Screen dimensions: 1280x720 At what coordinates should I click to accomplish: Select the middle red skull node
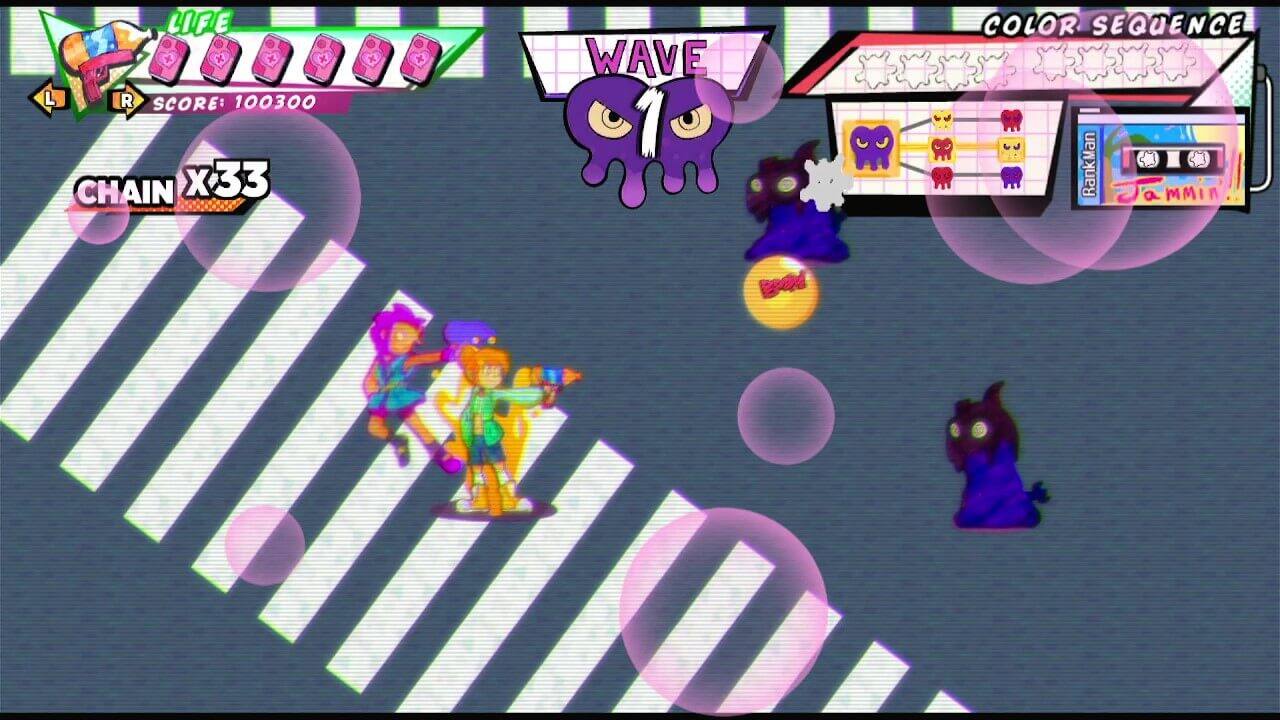[940, 147]
